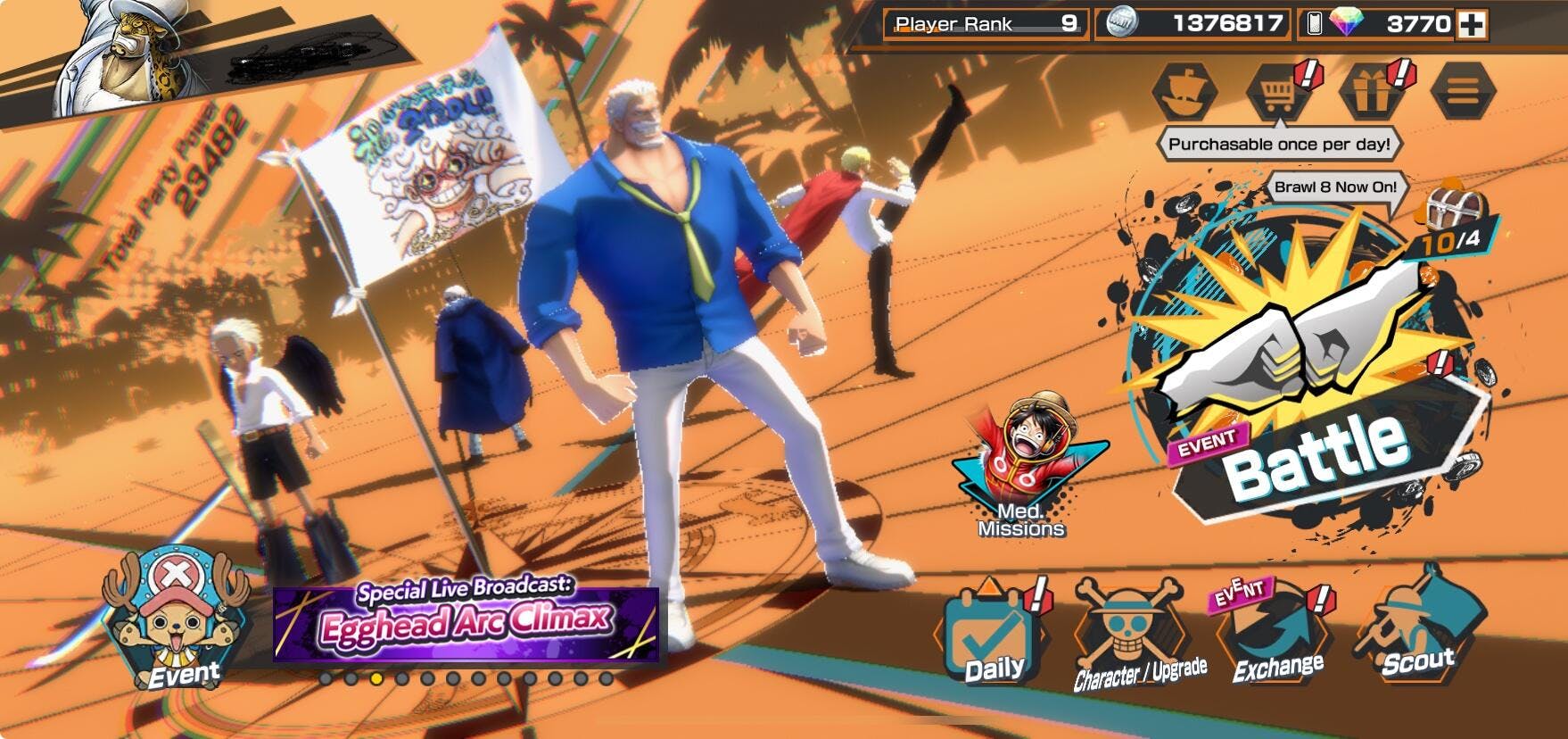Open the gift box presents icon
Image resolution: width=1568 pixels, height=739 pixels.
(1372, 90)
